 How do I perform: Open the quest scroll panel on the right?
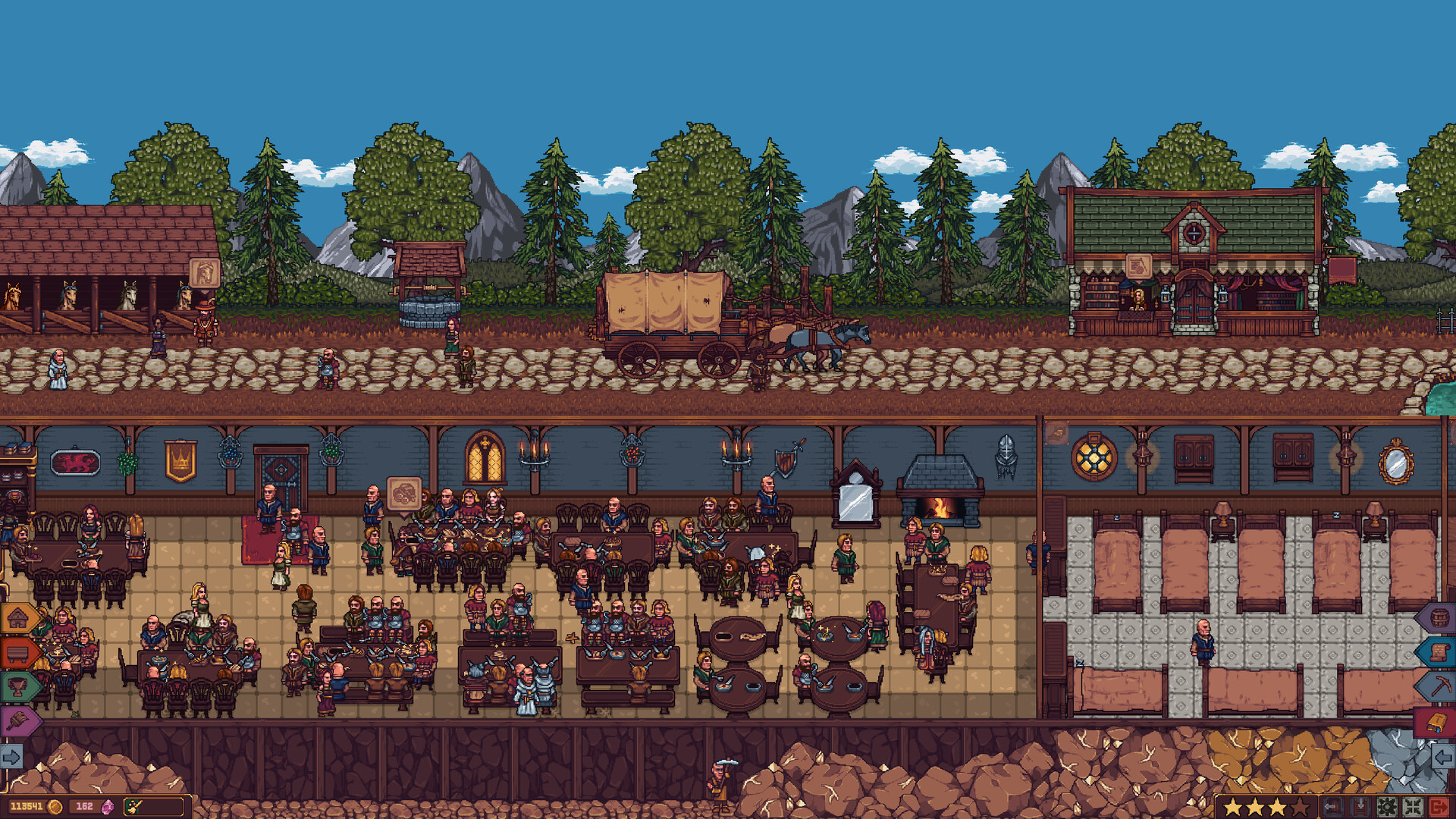coord(1439,651)
